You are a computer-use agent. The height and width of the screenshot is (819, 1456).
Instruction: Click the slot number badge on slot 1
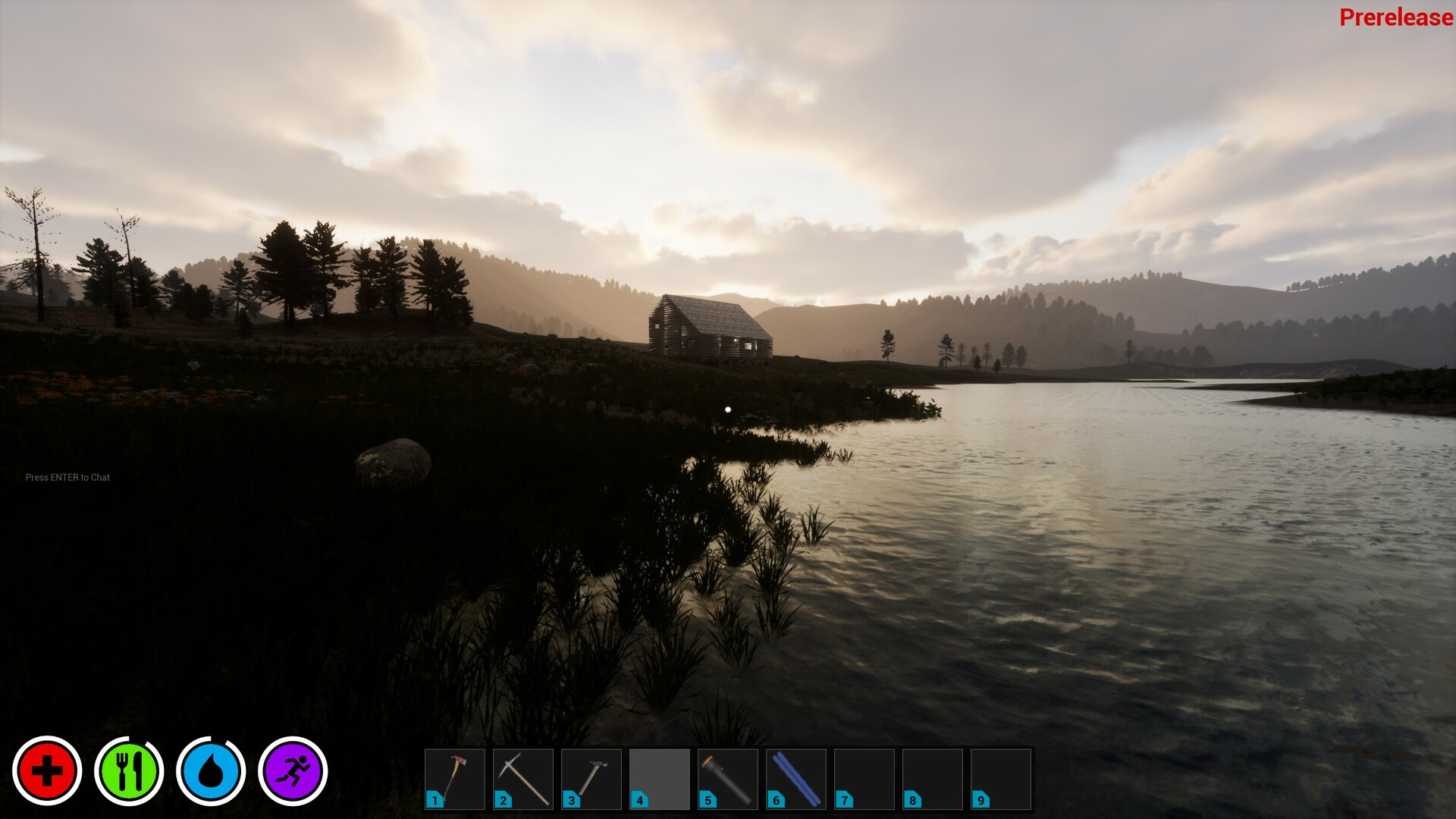pos(433,800)
